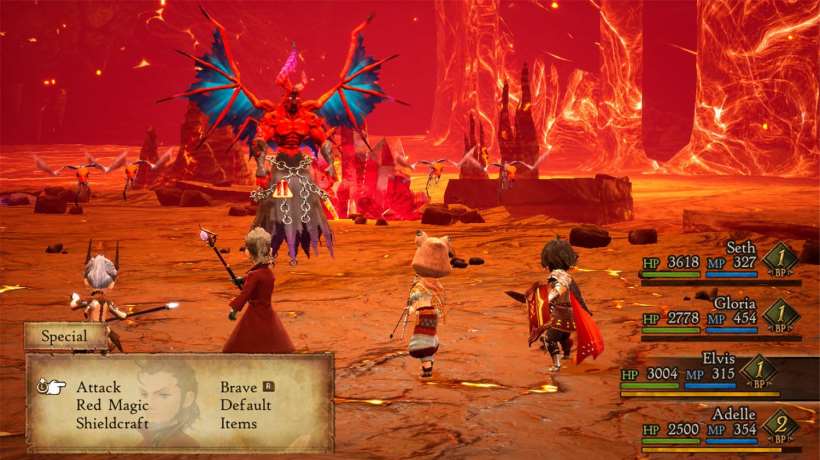Screen dimensions: 820x460
Task: Select the Brave command
Action: [x=240, y=387]
